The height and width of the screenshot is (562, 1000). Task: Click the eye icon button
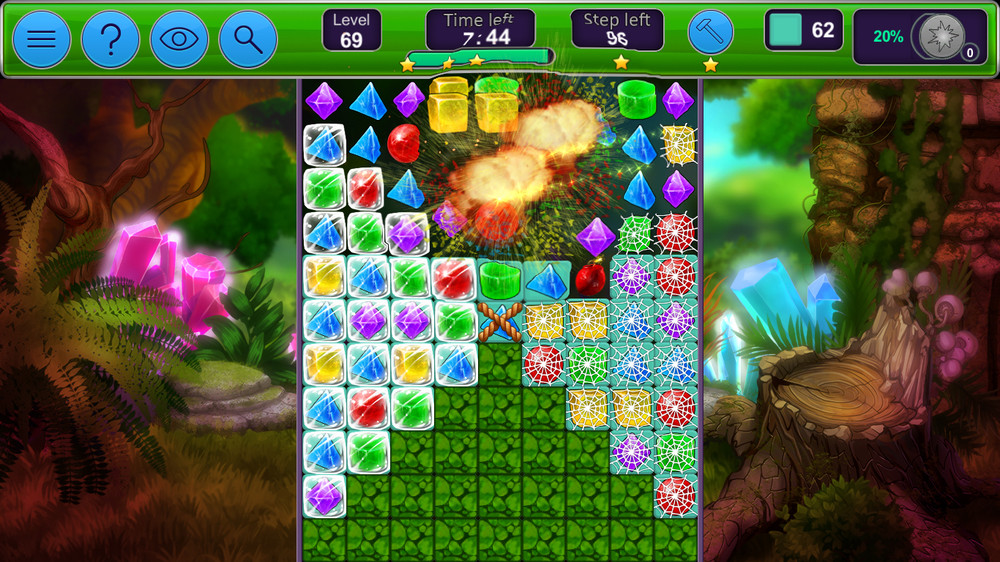pyautogui.click(x=179, y=39)
